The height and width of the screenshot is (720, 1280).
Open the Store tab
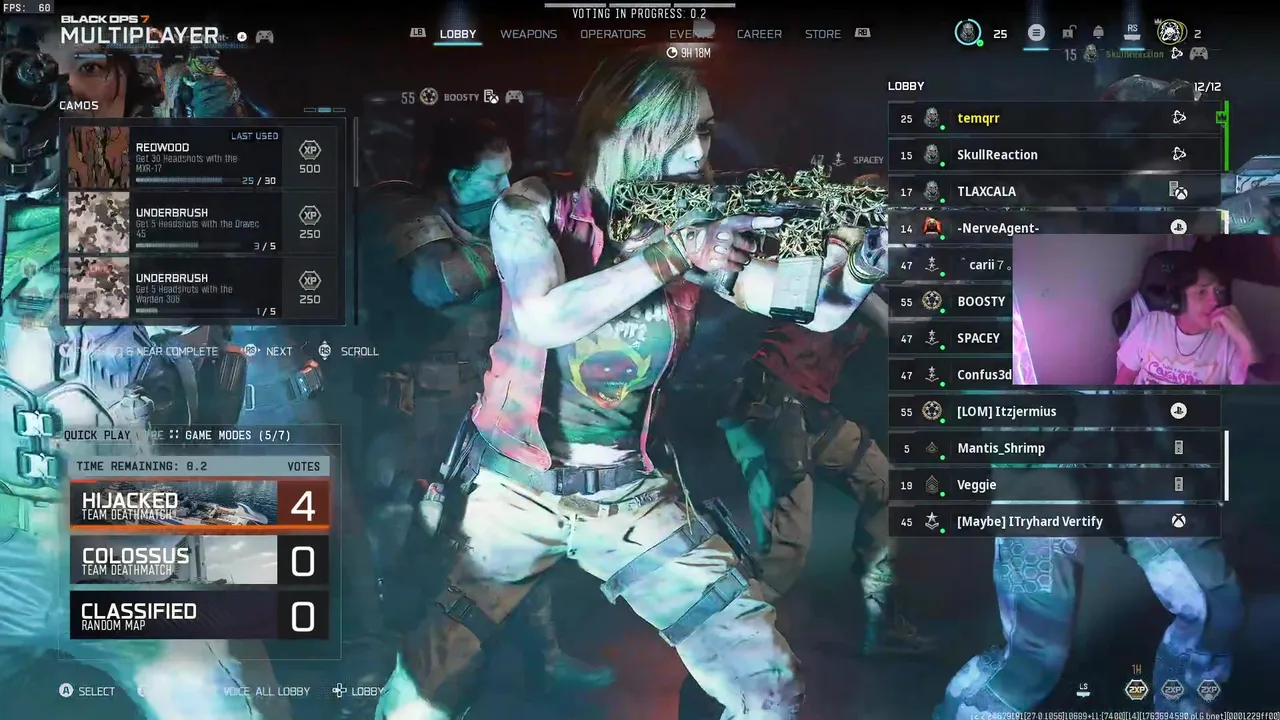(823, 34)
